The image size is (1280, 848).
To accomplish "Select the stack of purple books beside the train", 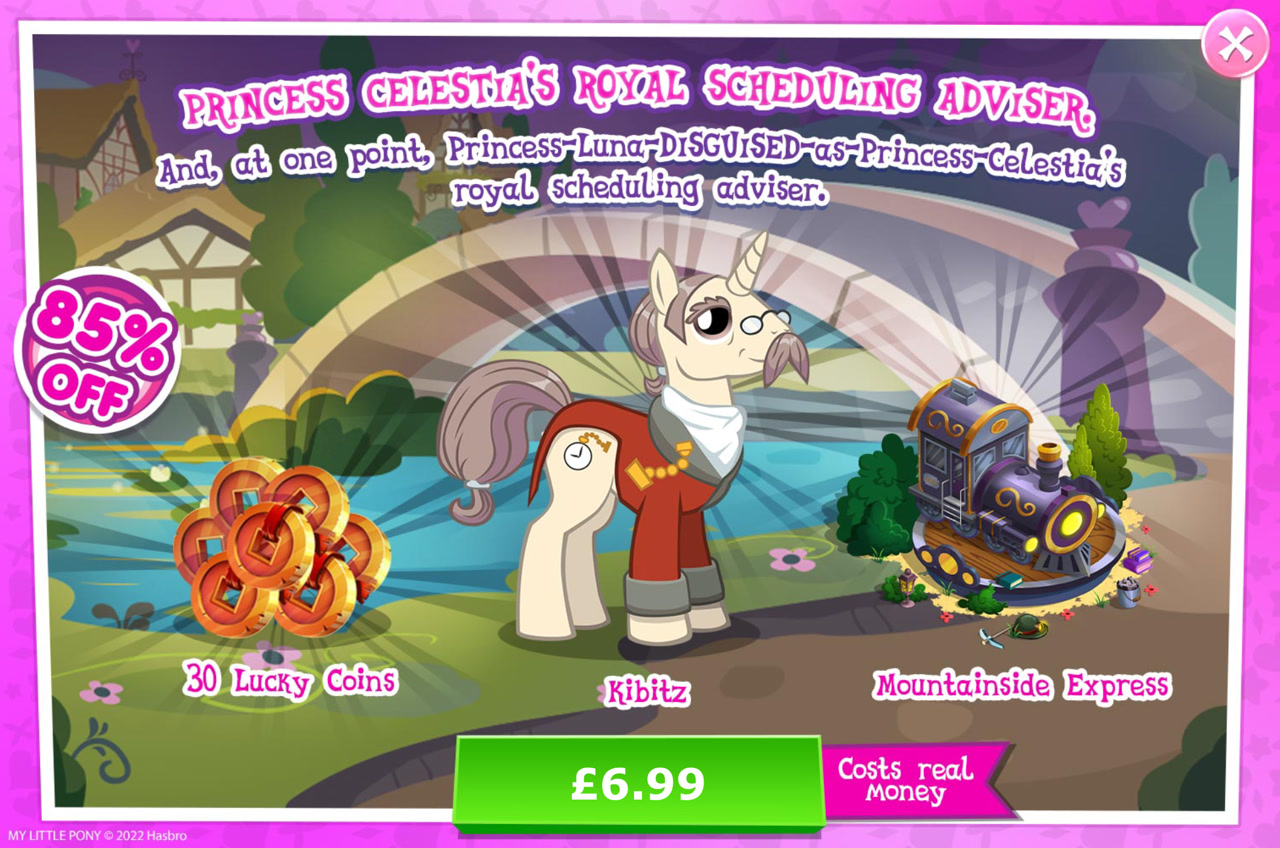I will [1138, 562].
